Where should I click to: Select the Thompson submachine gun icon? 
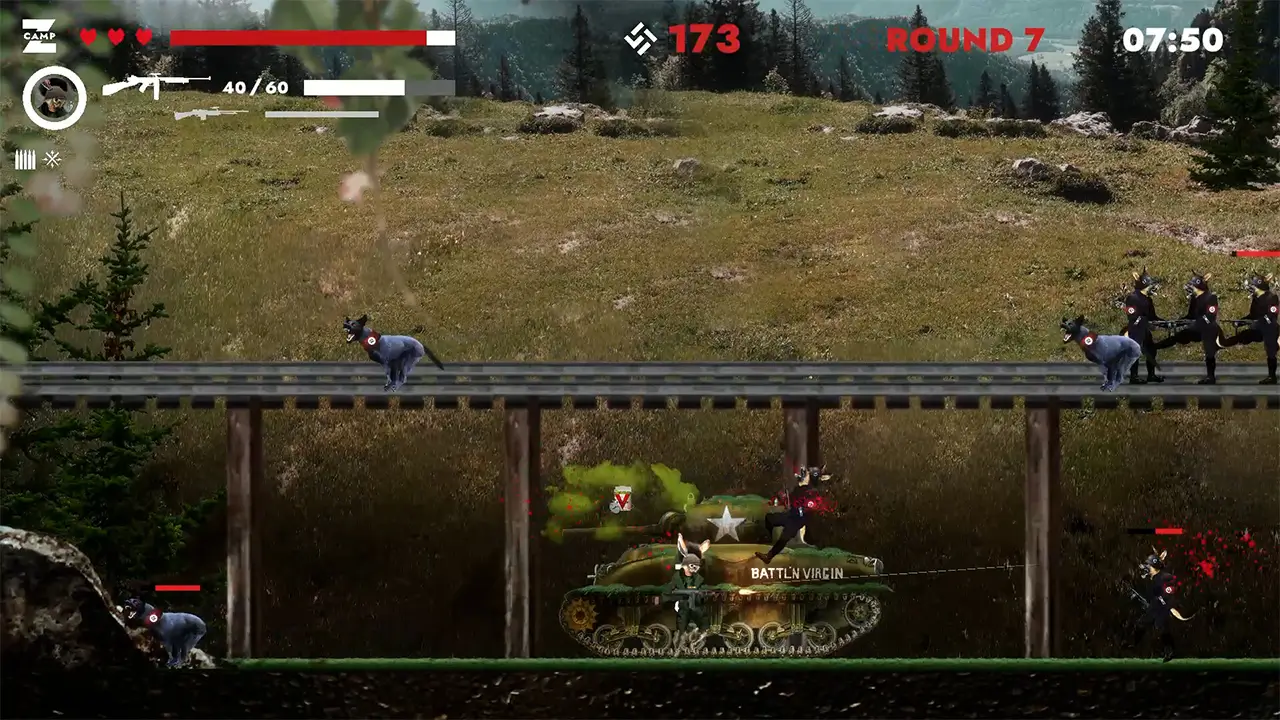point(155,86)
